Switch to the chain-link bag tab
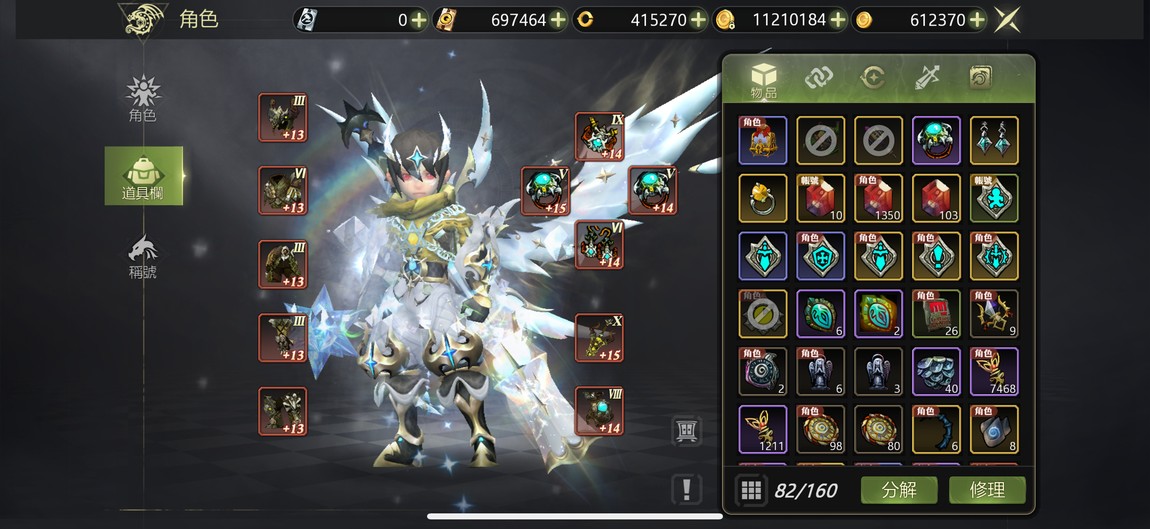Viewport: 1150px width, 529px height. 819,78
